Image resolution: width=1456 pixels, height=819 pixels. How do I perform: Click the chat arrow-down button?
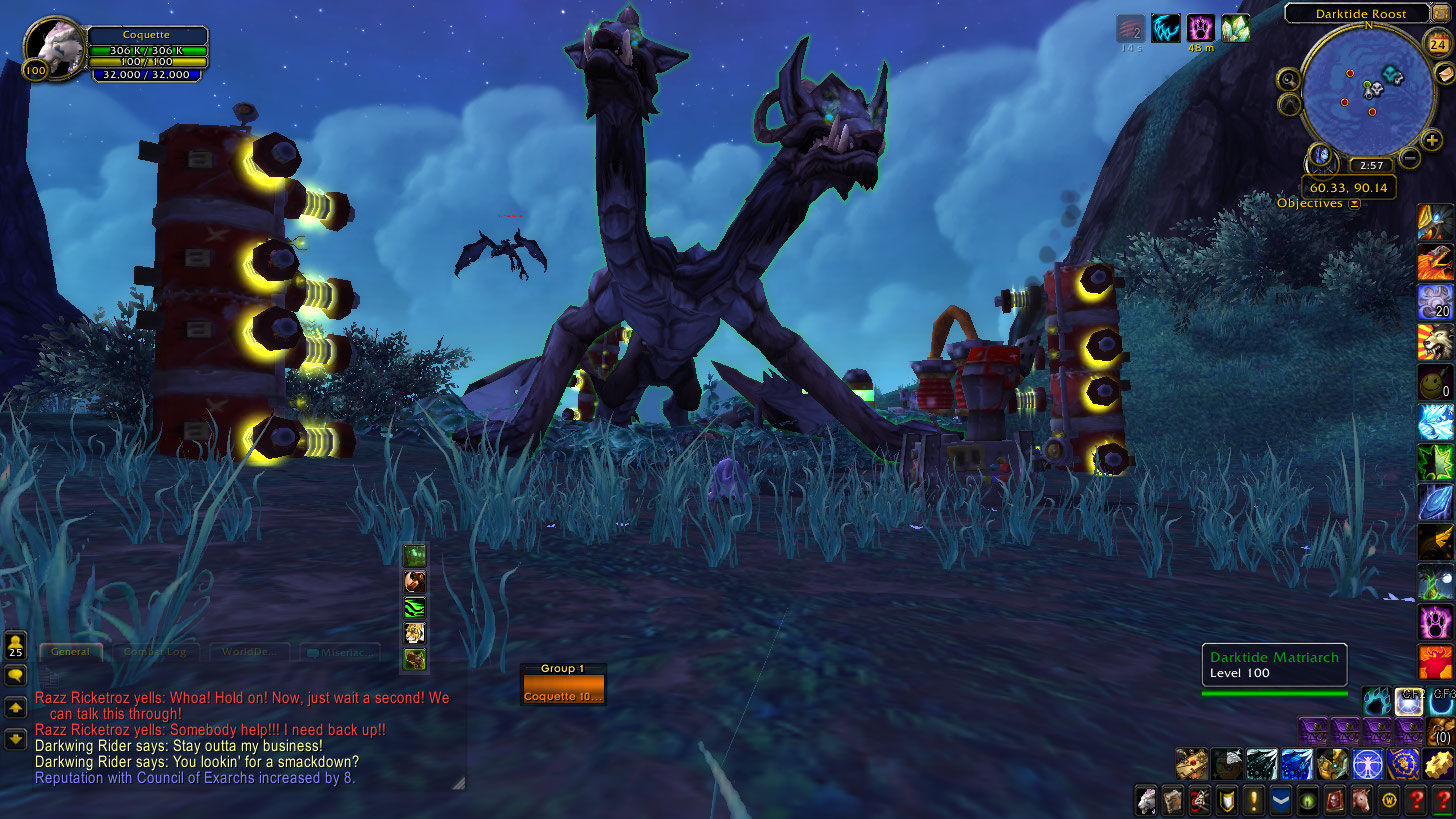tap(15, 739)
